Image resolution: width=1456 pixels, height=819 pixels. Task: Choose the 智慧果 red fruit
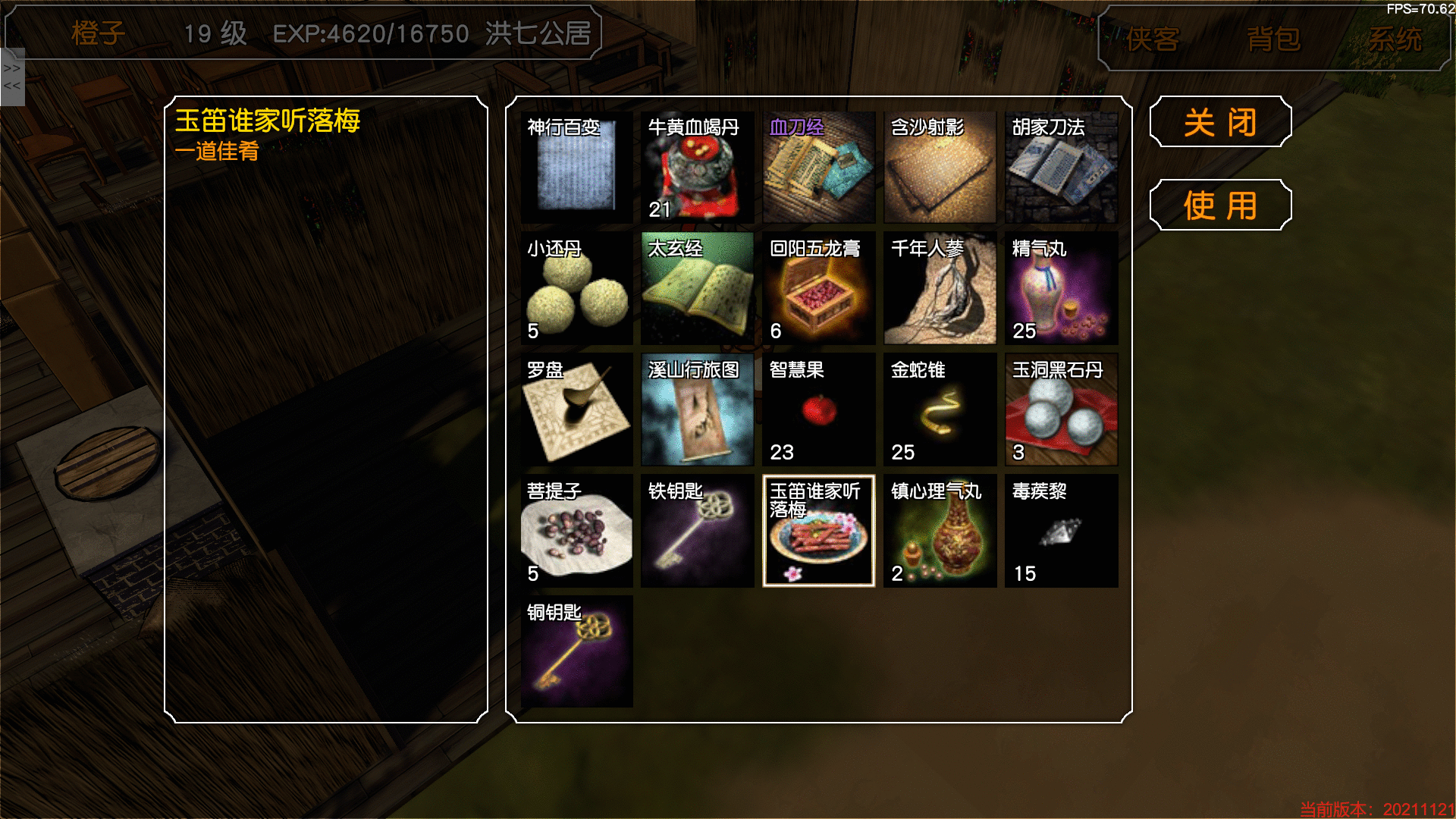[819, 410]
